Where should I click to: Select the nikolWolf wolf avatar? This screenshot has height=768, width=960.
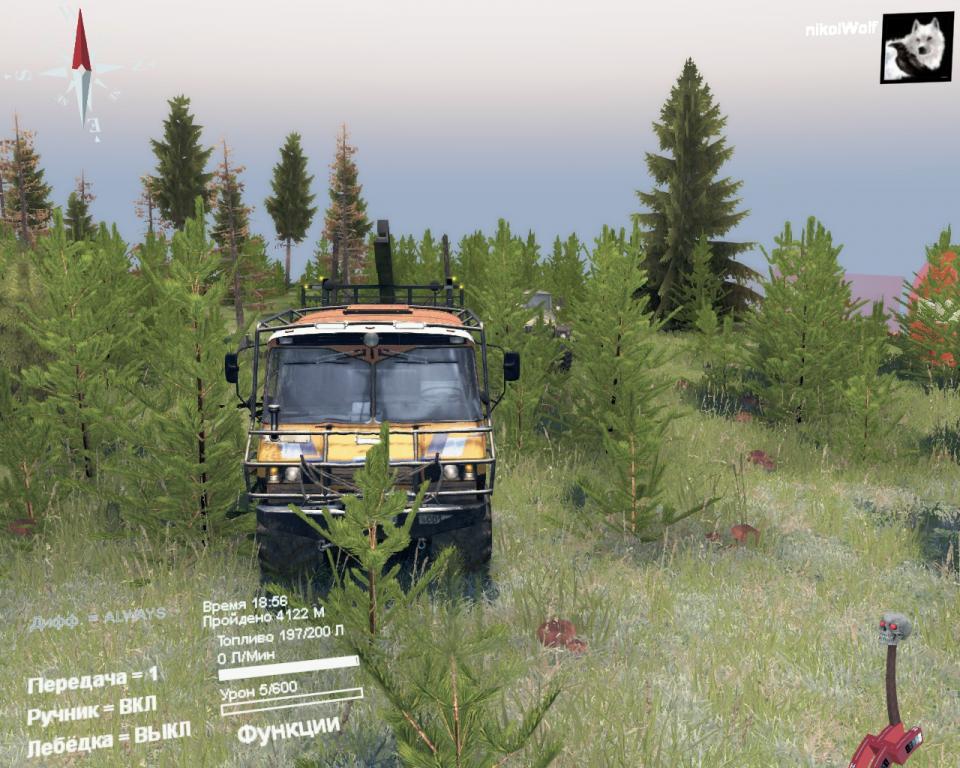click(x=916, y=47)
